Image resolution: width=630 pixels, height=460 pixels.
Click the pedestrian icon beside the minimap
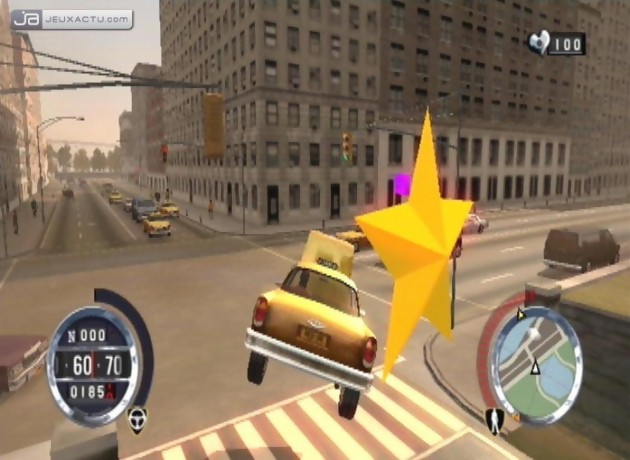pos(493,420)
